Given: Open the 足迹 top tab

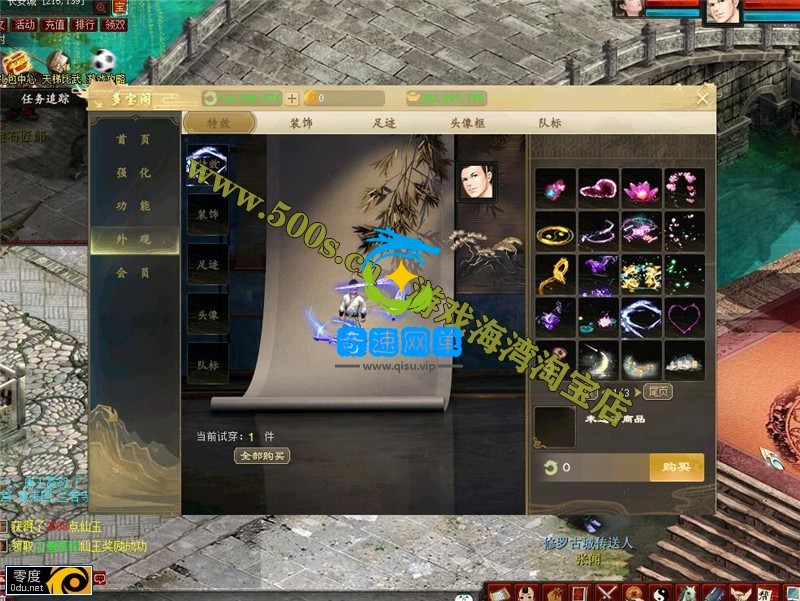Looking at the screenshot, I should [385, 123].
